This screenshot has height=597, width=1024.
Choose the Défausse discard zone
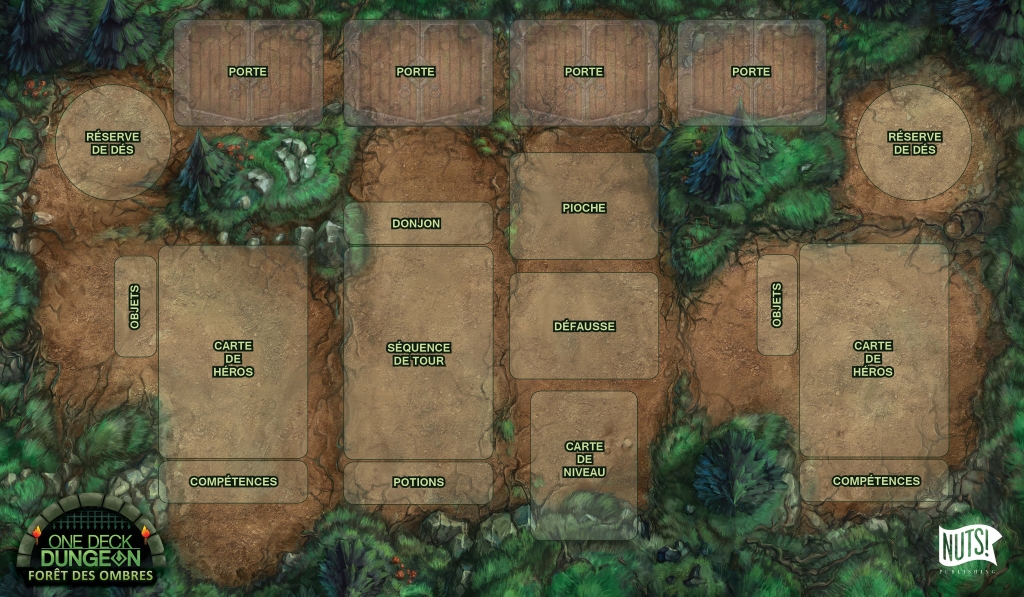point(584,326)
